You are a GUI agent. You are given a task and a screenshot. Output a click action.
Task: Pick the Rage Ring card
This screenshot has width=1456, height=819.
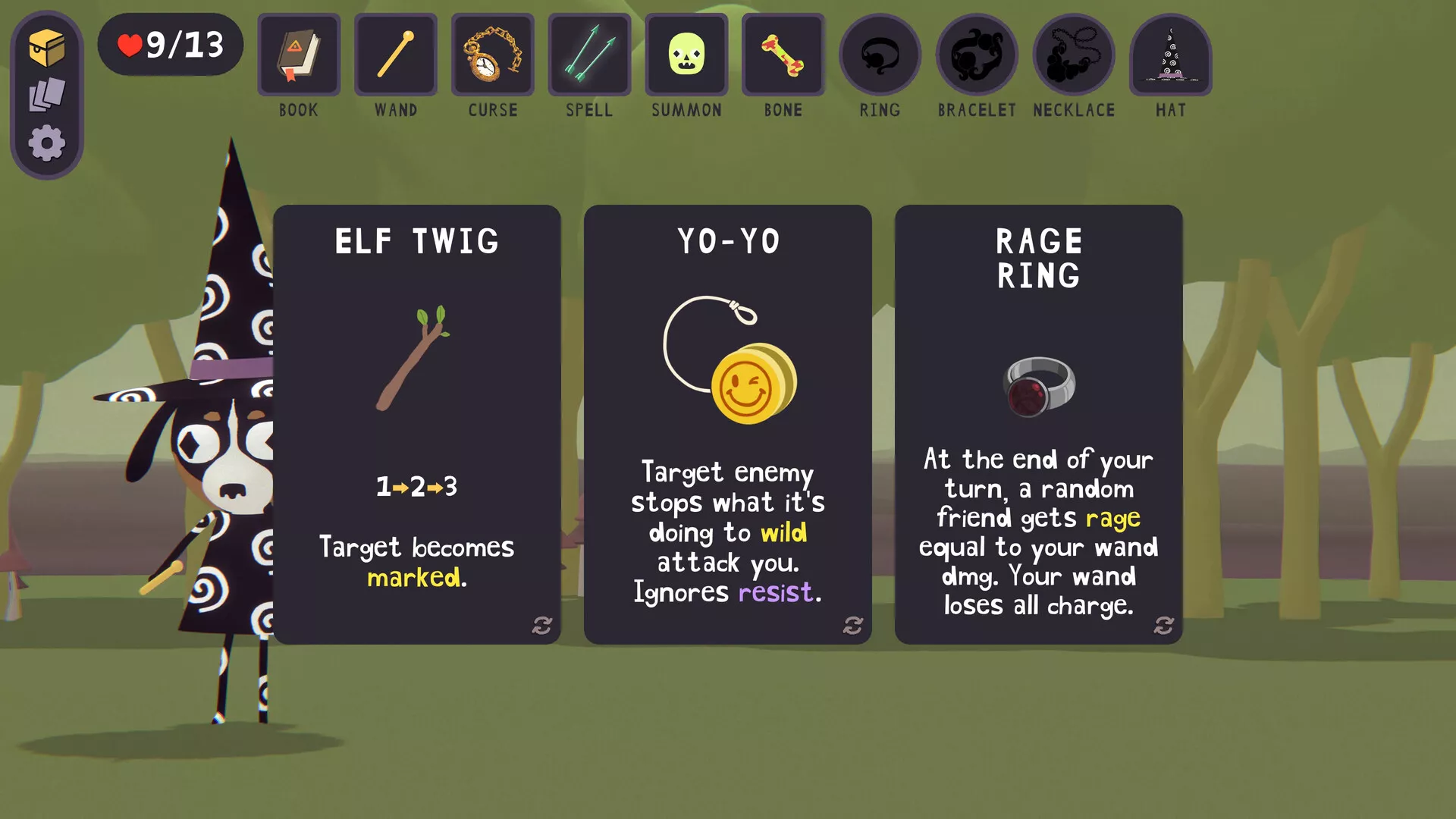tap(1038, 423)
